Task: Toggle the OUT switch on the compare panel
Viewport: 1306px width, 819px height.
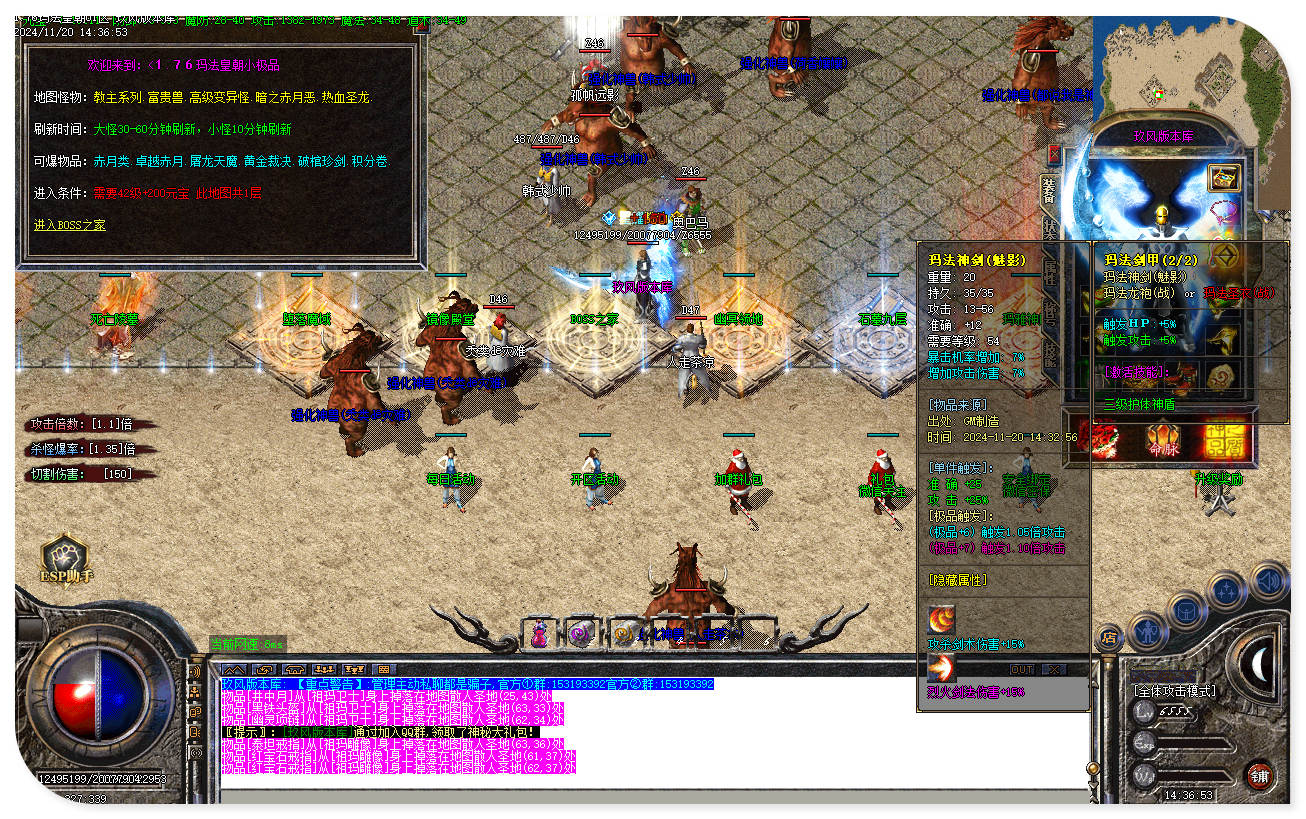Action: (x=1022, y=669)
